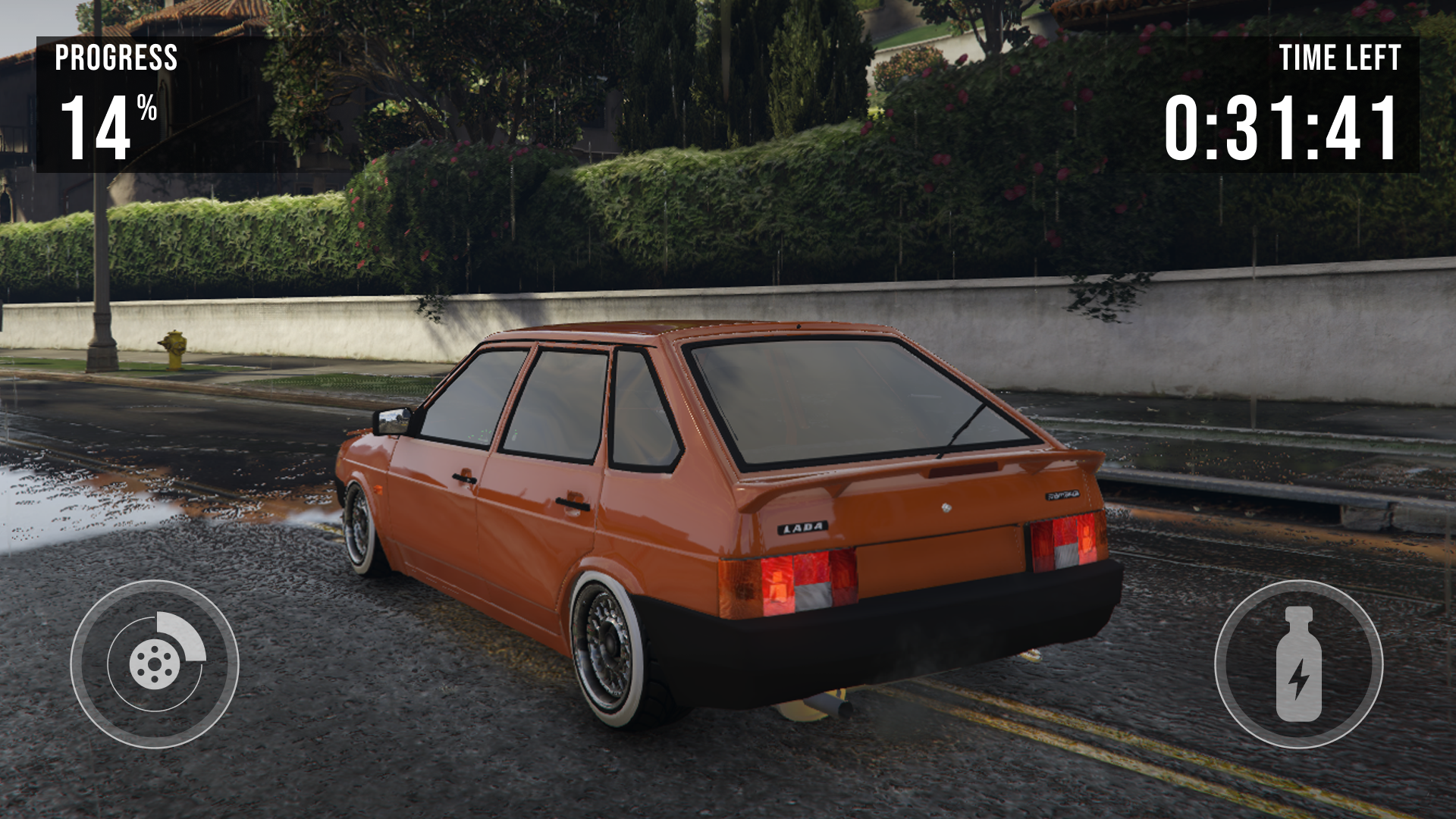Click the PROGRESS header label
This screenshot has width=1456, height=819.
coord(117,57)
